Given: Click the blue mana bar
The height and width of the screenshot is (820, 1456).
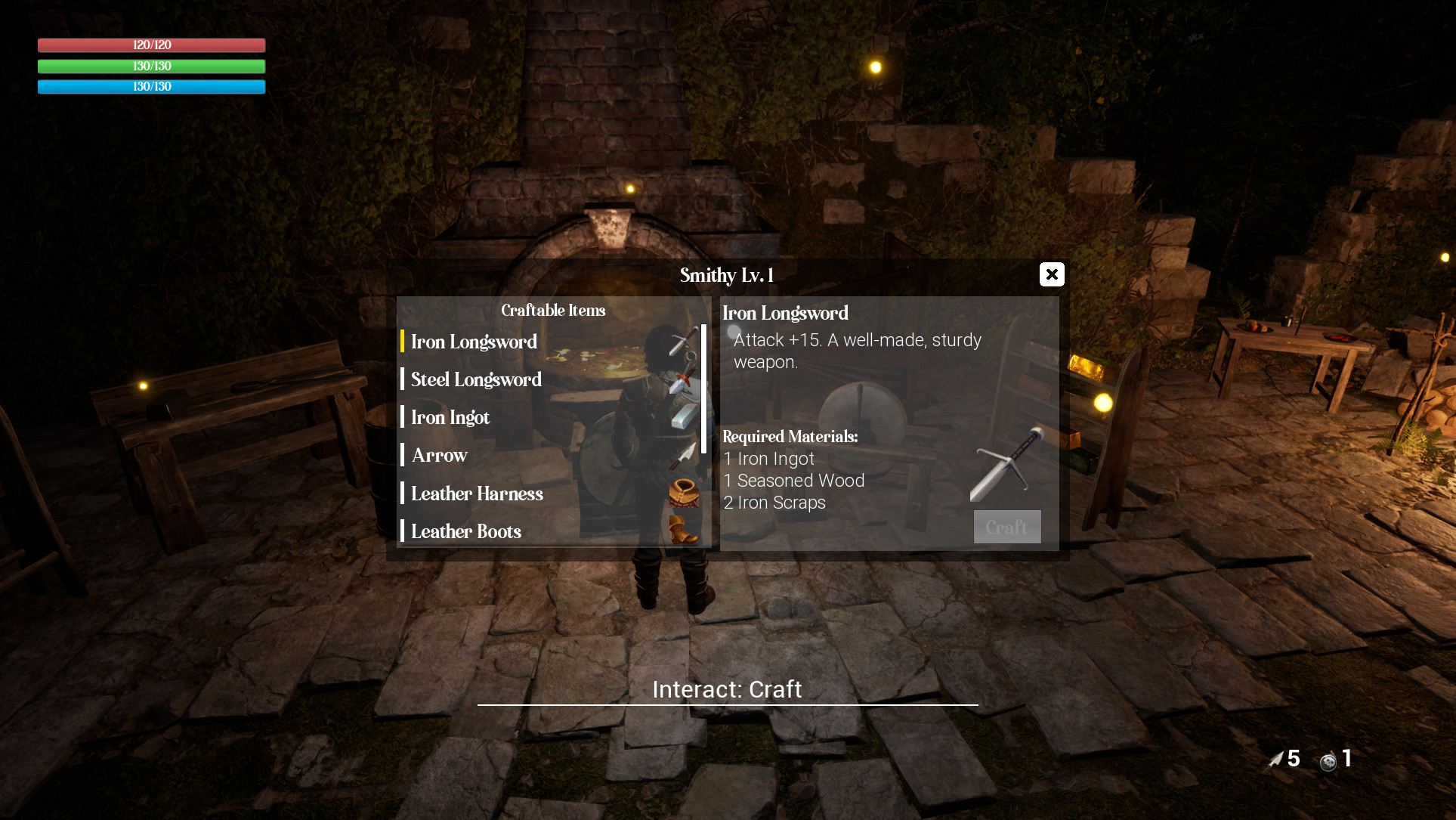Looking at the screenshot, I should click(150, 86).
